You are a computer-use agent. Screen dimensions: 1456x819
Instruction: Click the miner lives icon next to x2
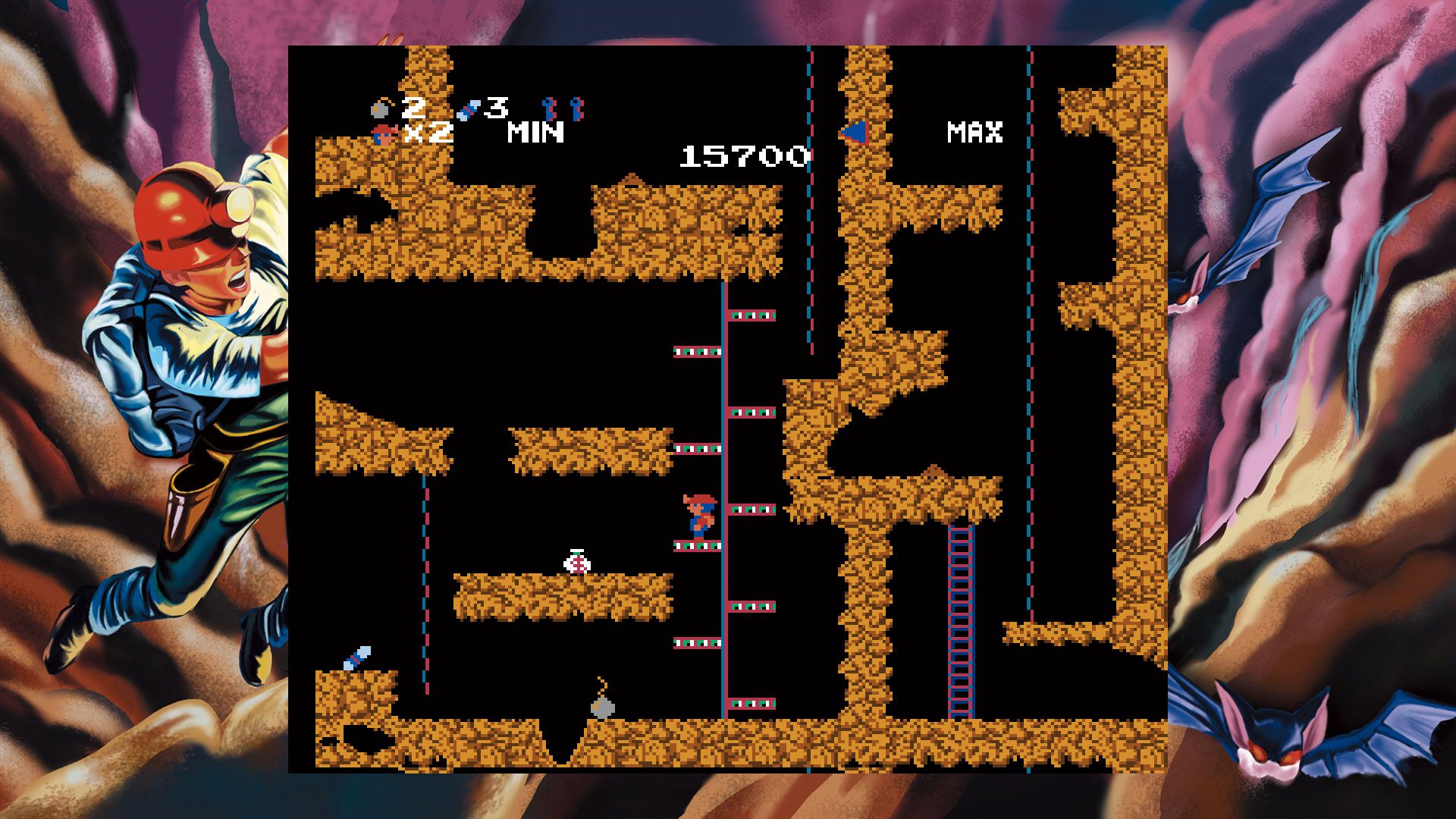[384, 135]
